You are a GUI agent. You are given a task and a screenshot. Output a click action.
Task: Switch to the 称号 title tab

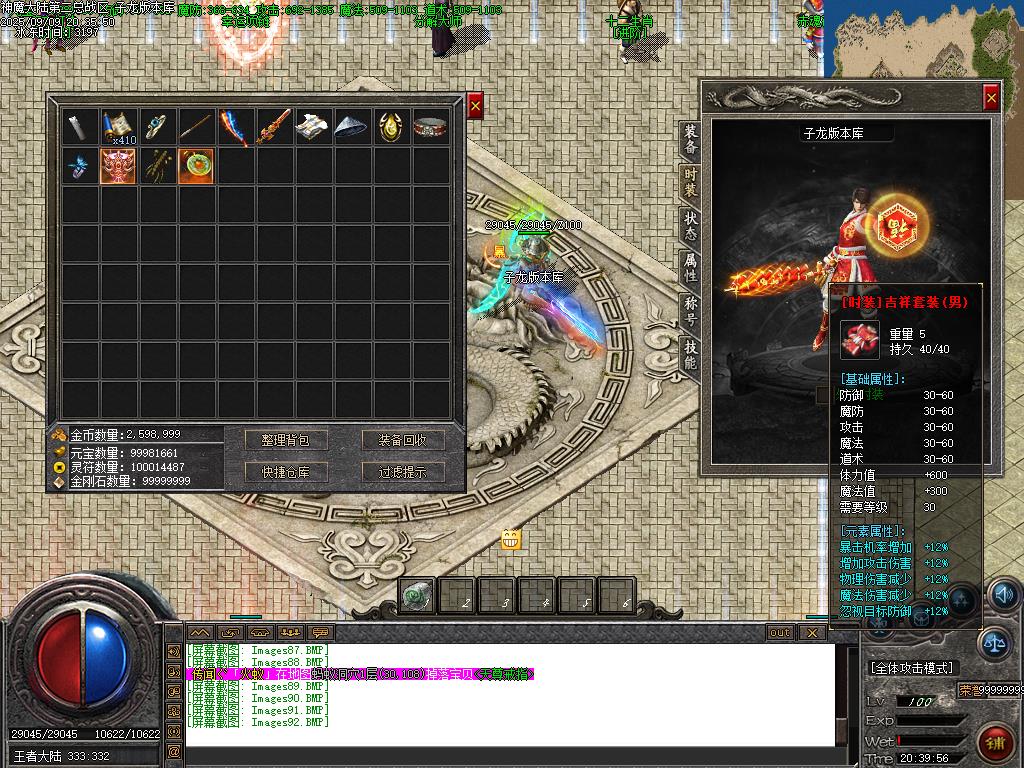pos(690,310)
